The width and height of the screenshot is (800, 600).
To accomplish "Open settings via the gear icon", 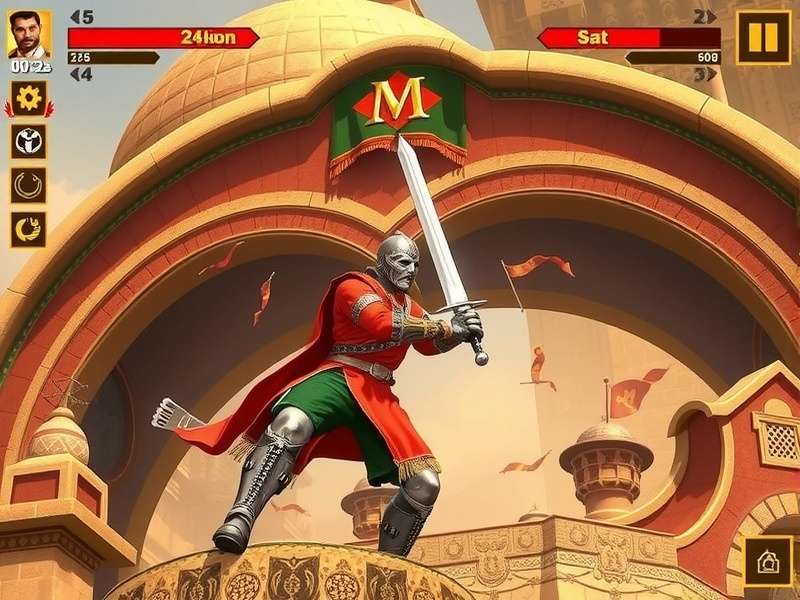I will [x=29, y=98].
